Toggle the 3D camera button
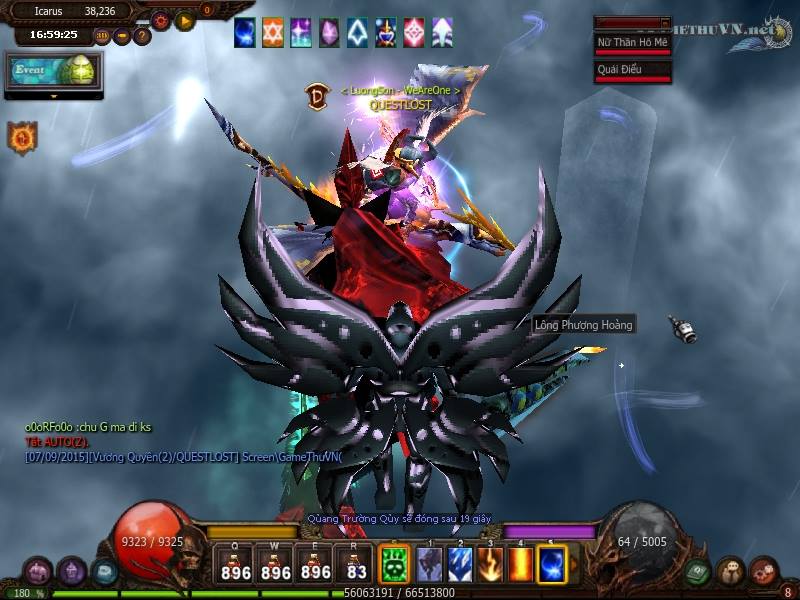 click(x=102, y=36)
